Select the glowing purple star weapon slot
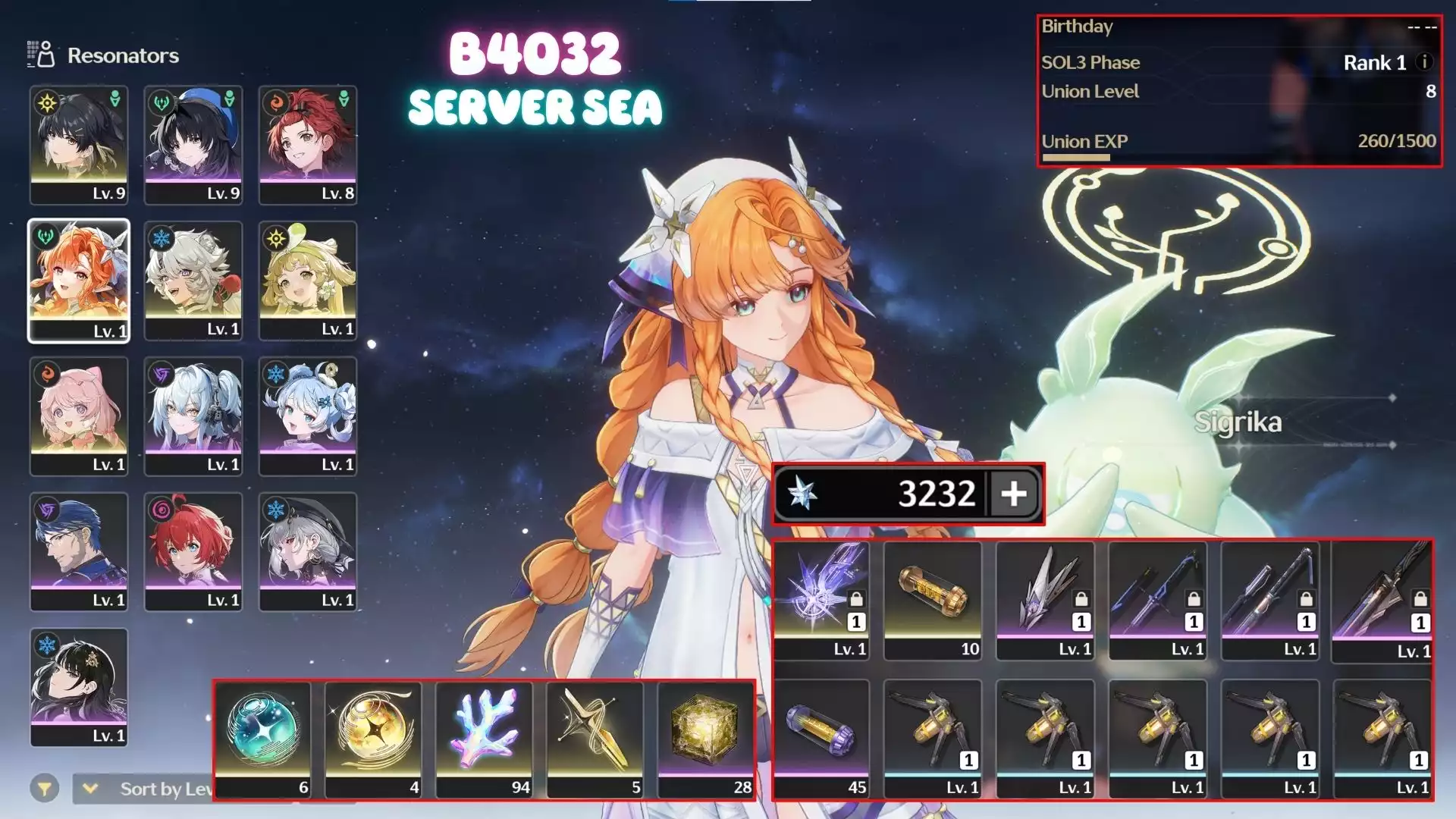1456x819 pixels. 821,600
